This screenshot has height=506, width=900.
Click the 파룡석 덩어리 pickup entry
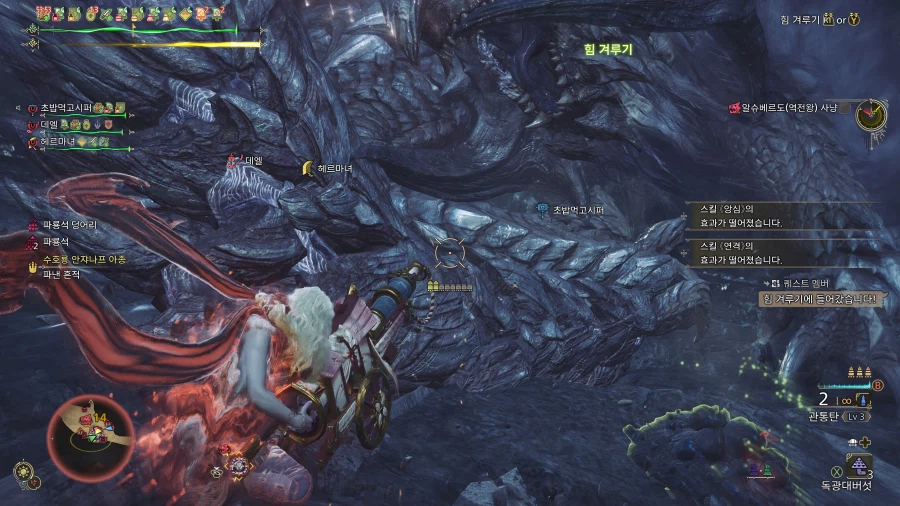[x=69, y=225]
